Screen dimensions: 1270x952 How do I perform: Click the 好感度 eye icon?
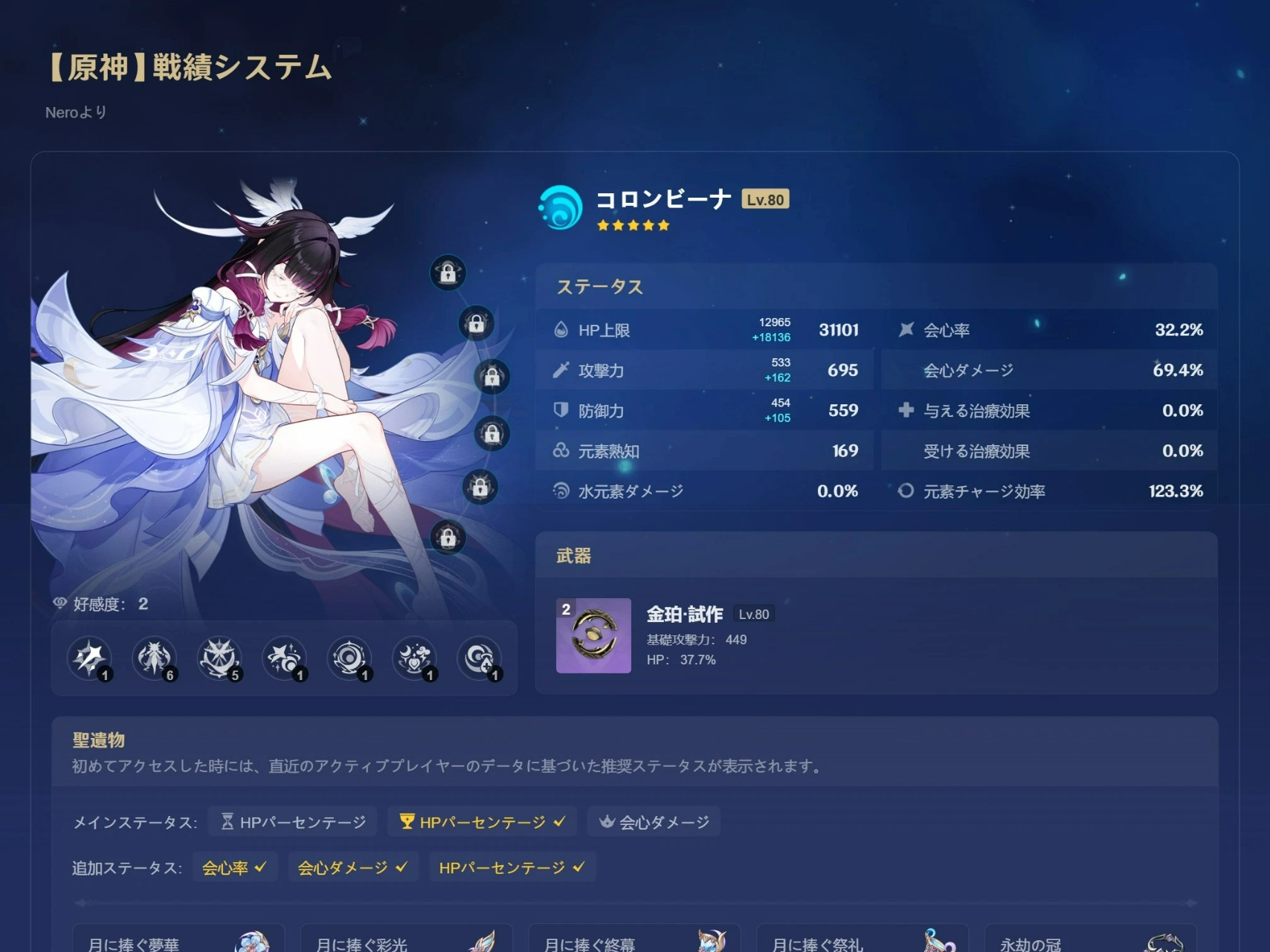pos(59,604)
